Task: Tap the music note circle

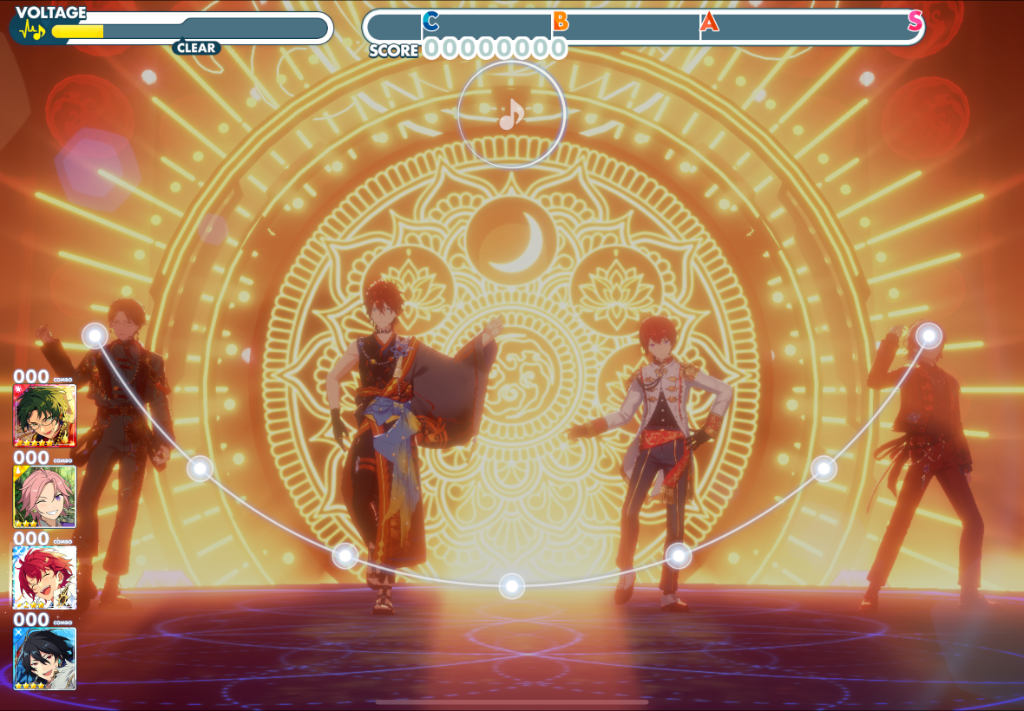Action: (x=511, y=115)
